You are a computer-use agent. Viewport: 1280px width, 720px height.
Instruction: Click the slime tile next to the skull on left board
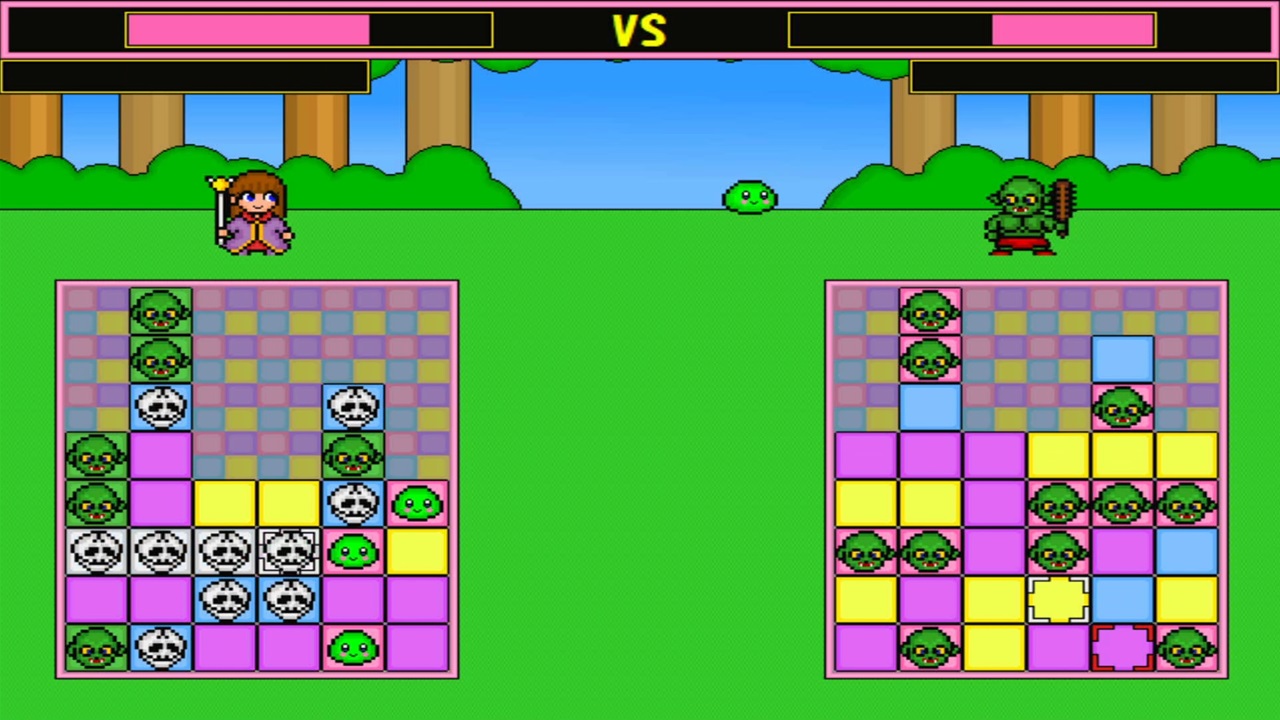[x=353, y=551]
